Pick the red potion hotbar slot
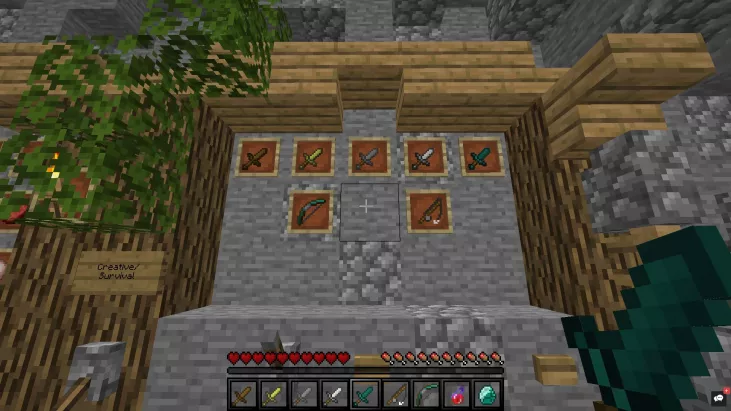This screenshot has height=411, width=731. (x=457, y=395)
